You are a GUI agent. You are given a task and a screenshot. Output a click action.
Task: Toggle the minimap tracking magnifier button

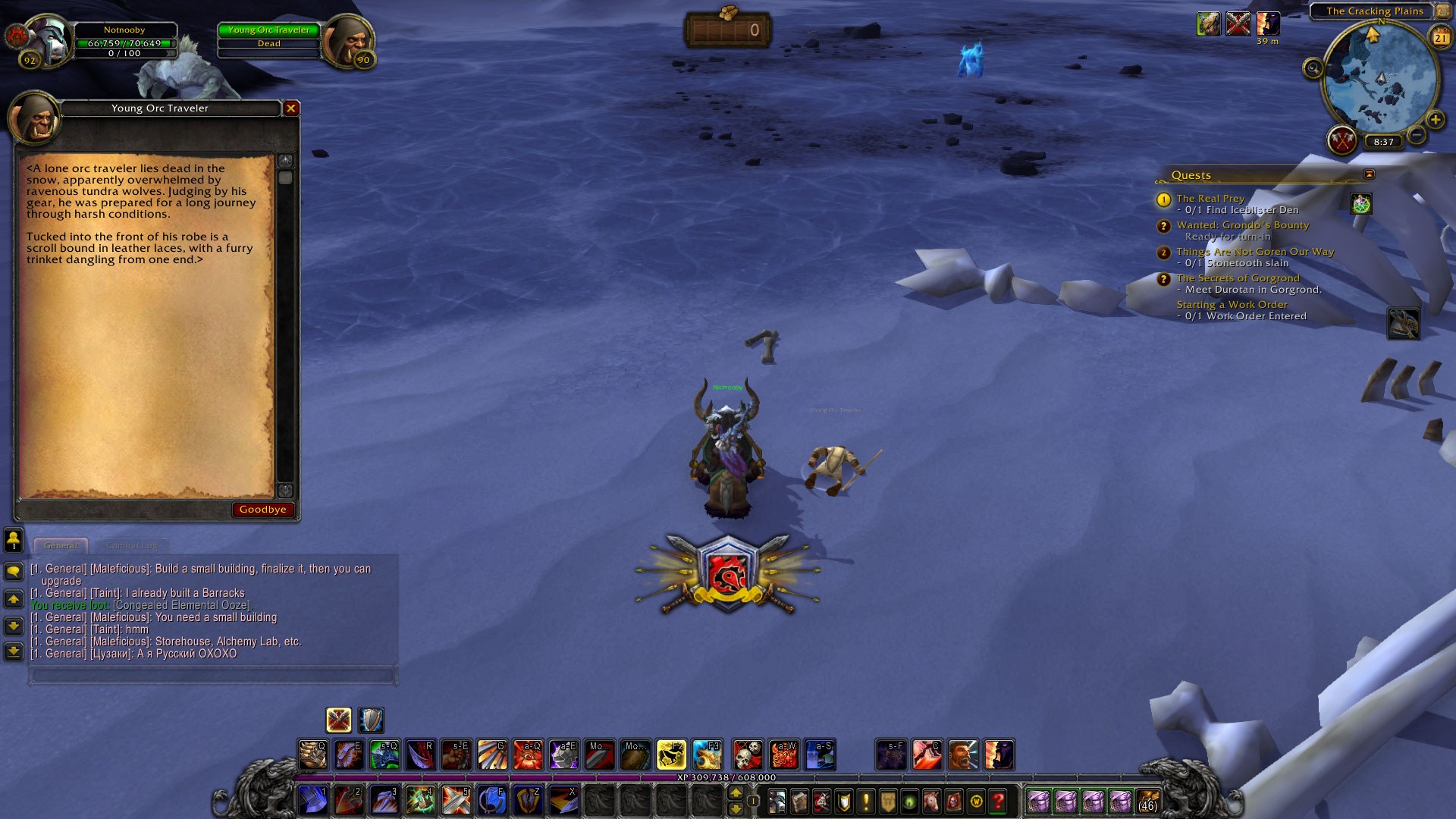[1313, 69]
